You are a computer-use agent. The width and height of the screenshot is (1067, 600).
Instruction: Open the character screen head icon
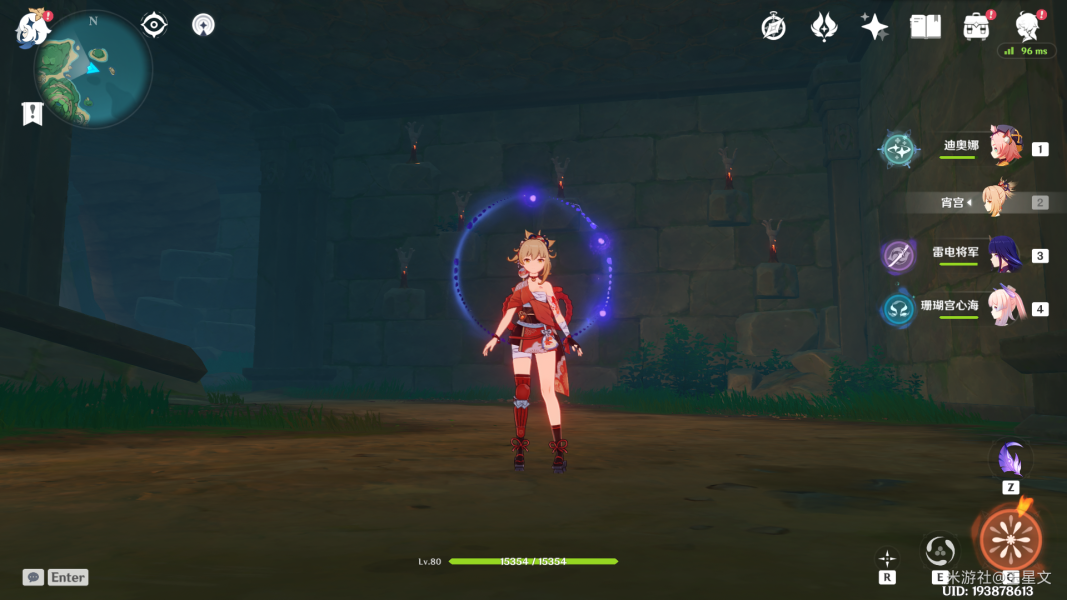1026,26
